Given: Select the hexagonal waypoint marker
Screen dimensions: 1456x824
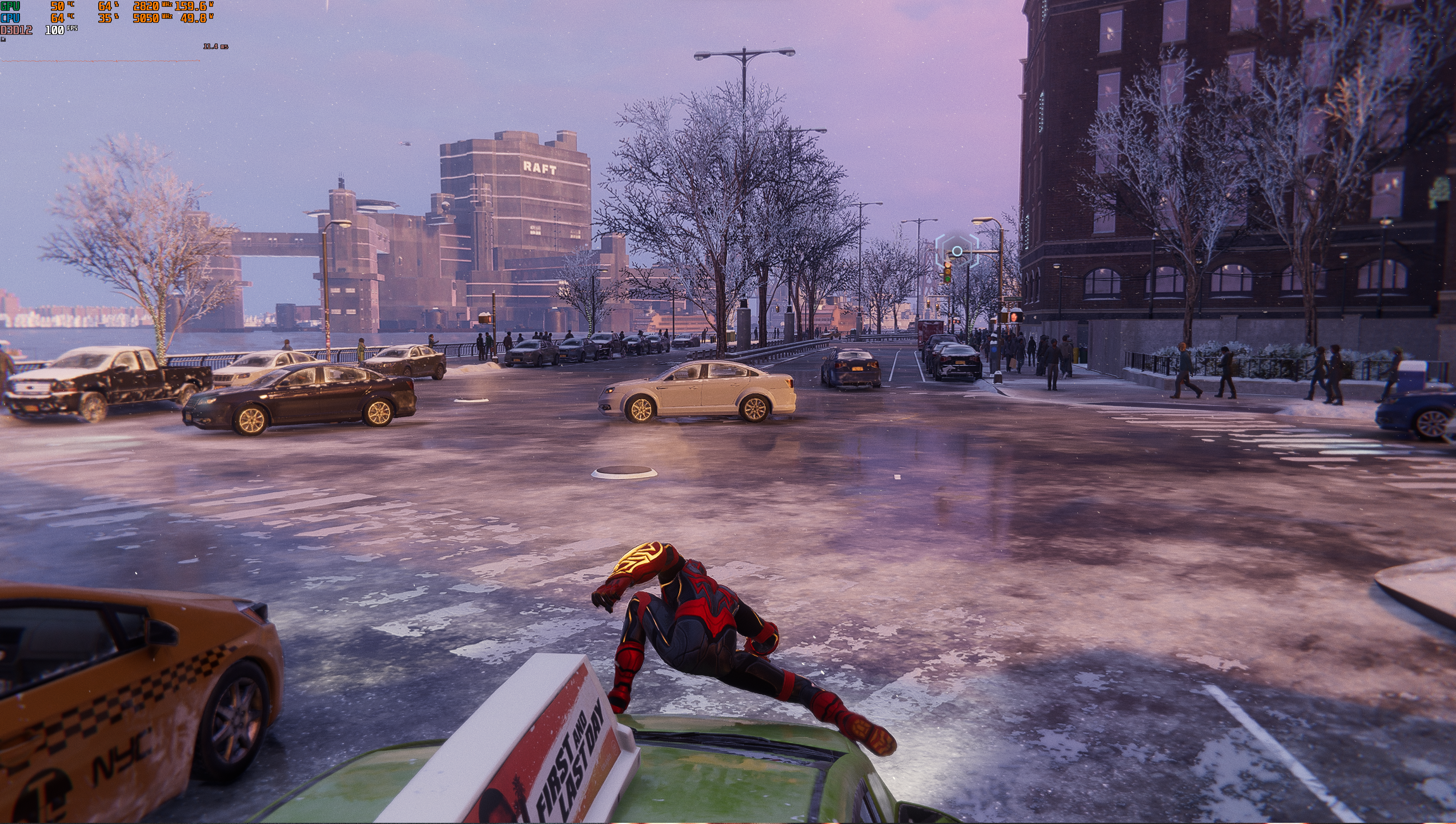Looking at the screenshot, I should 956,251.
